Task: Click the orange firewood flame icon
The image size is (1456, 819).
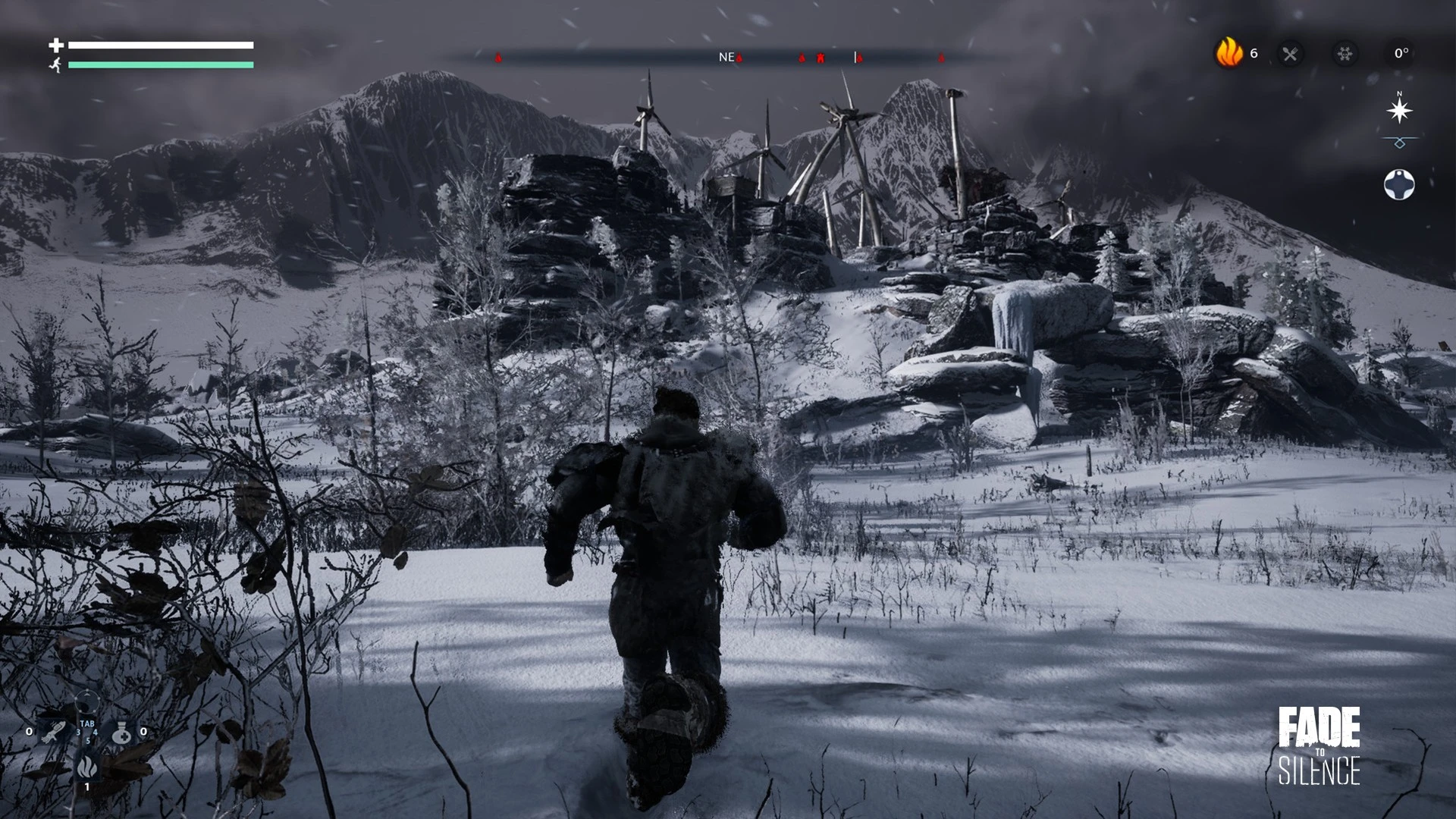Action: 1228,53
